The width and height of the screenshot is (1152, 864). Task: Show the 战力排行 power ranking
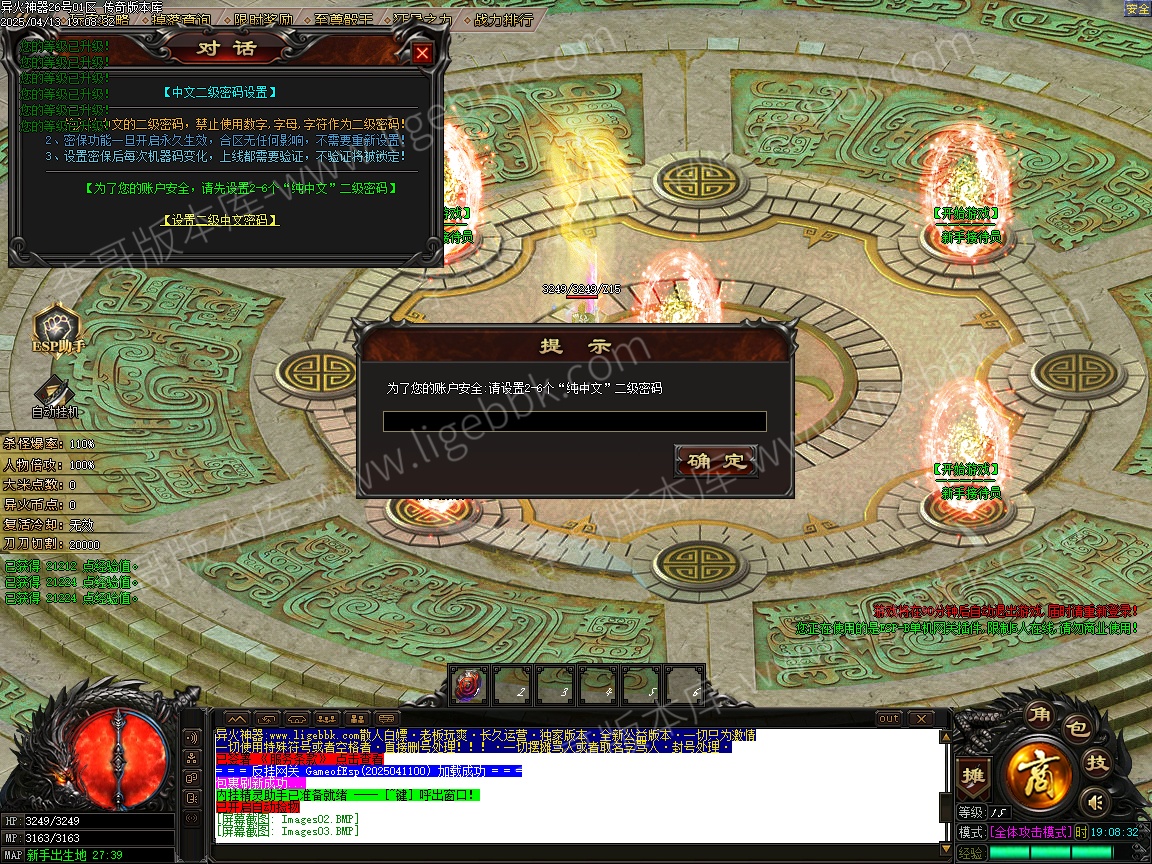(502, 19)
